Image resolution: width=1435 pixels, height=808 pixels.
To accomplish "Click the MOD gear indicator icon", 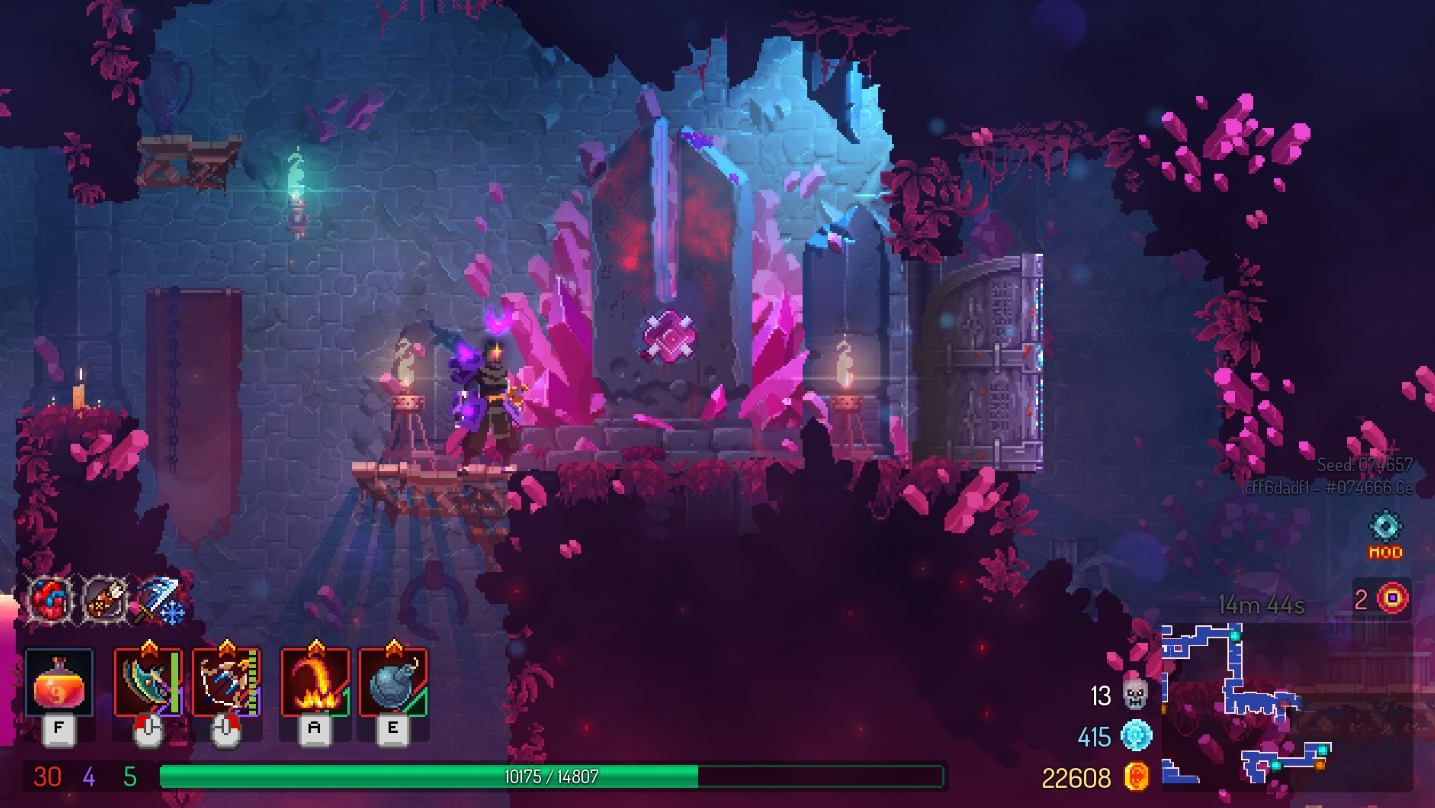I will pos(1387,527).
